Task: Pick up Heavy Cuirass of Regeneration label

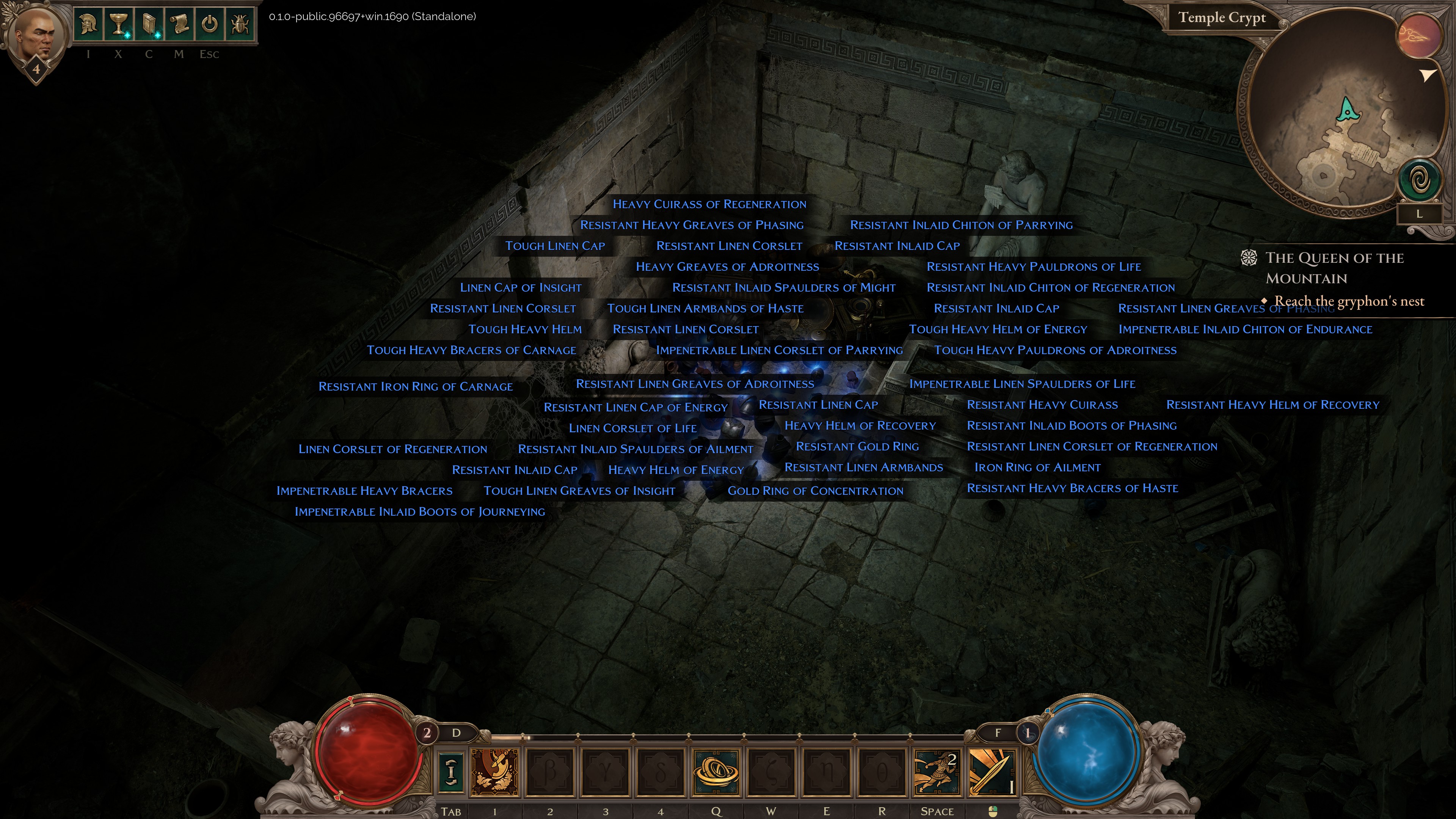Action: click(709, 204)
